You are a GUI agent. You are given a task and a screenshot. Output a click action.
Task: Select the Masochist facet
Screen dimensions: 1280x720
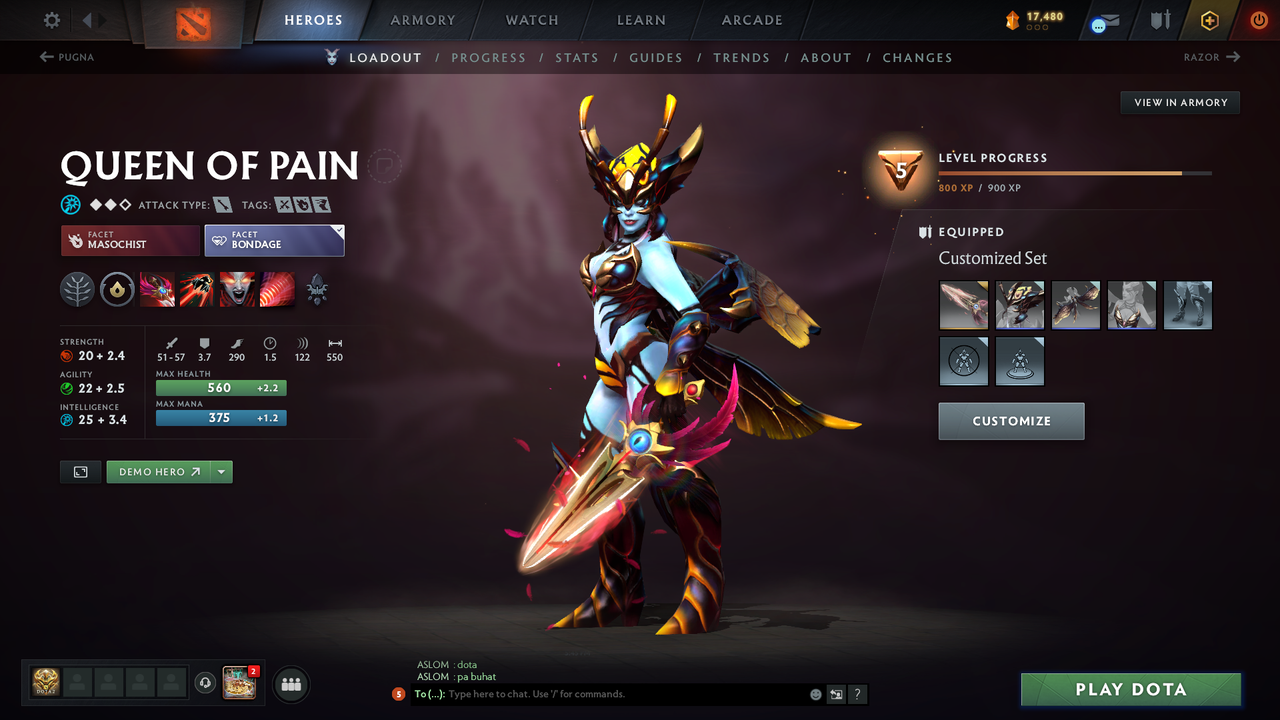[x=129, y=240]
